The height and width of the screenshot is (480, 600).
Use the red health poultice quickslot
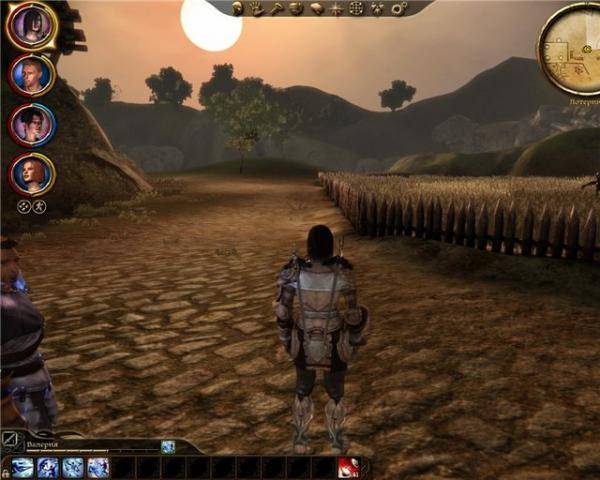point(349,467)
